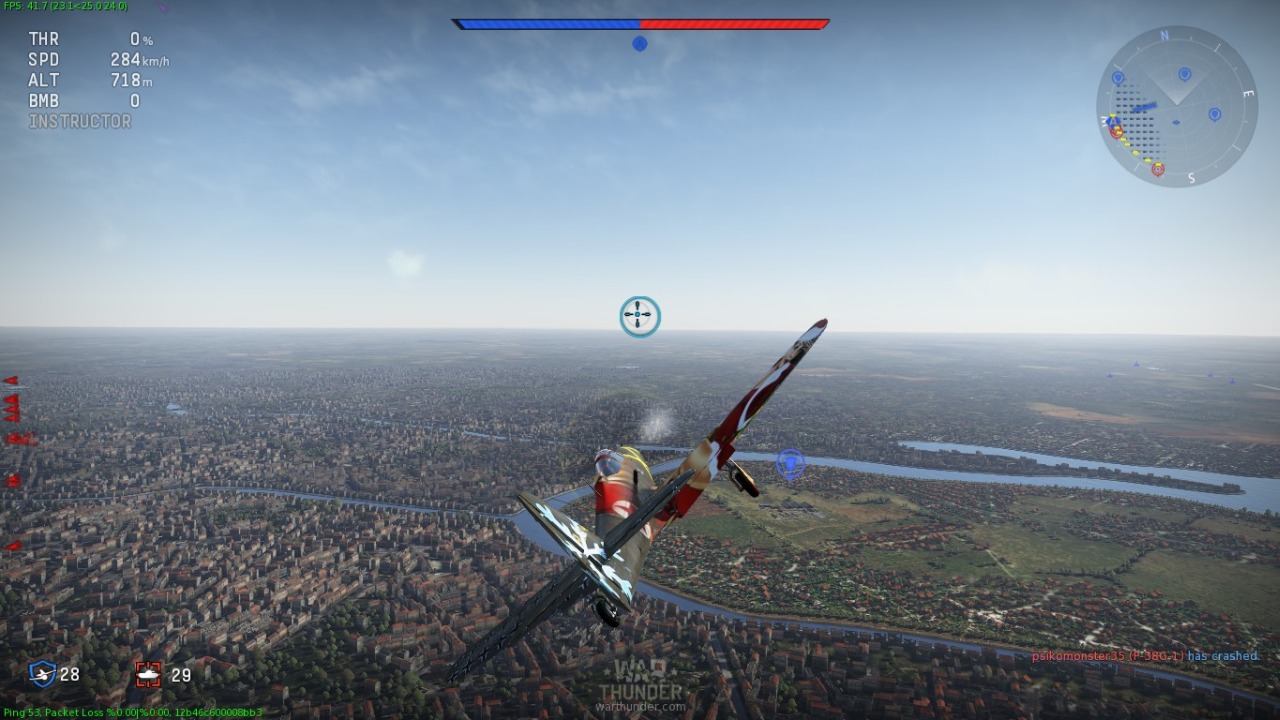Click the blue airfield marker over the river
Screen dimensions: 1280x720
click(790, 463)
